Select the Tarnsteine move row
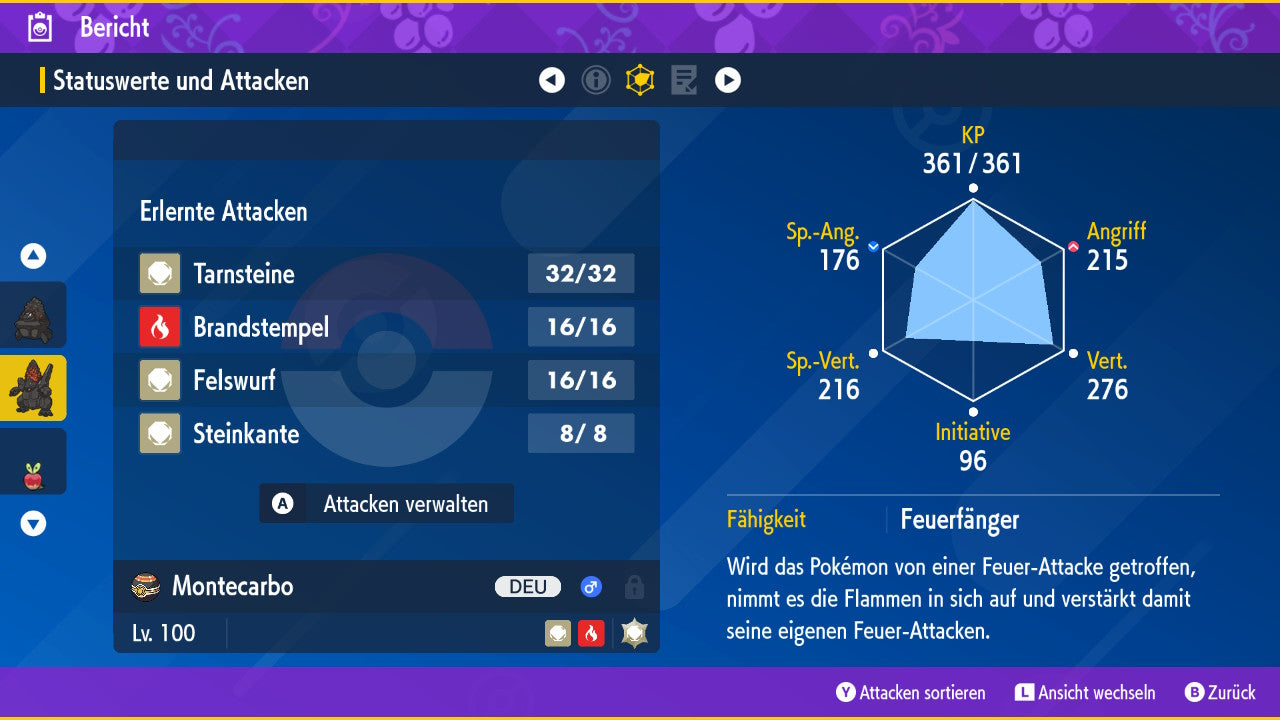The height and width of the screenshot is (720, 1280). coord(386,274)
